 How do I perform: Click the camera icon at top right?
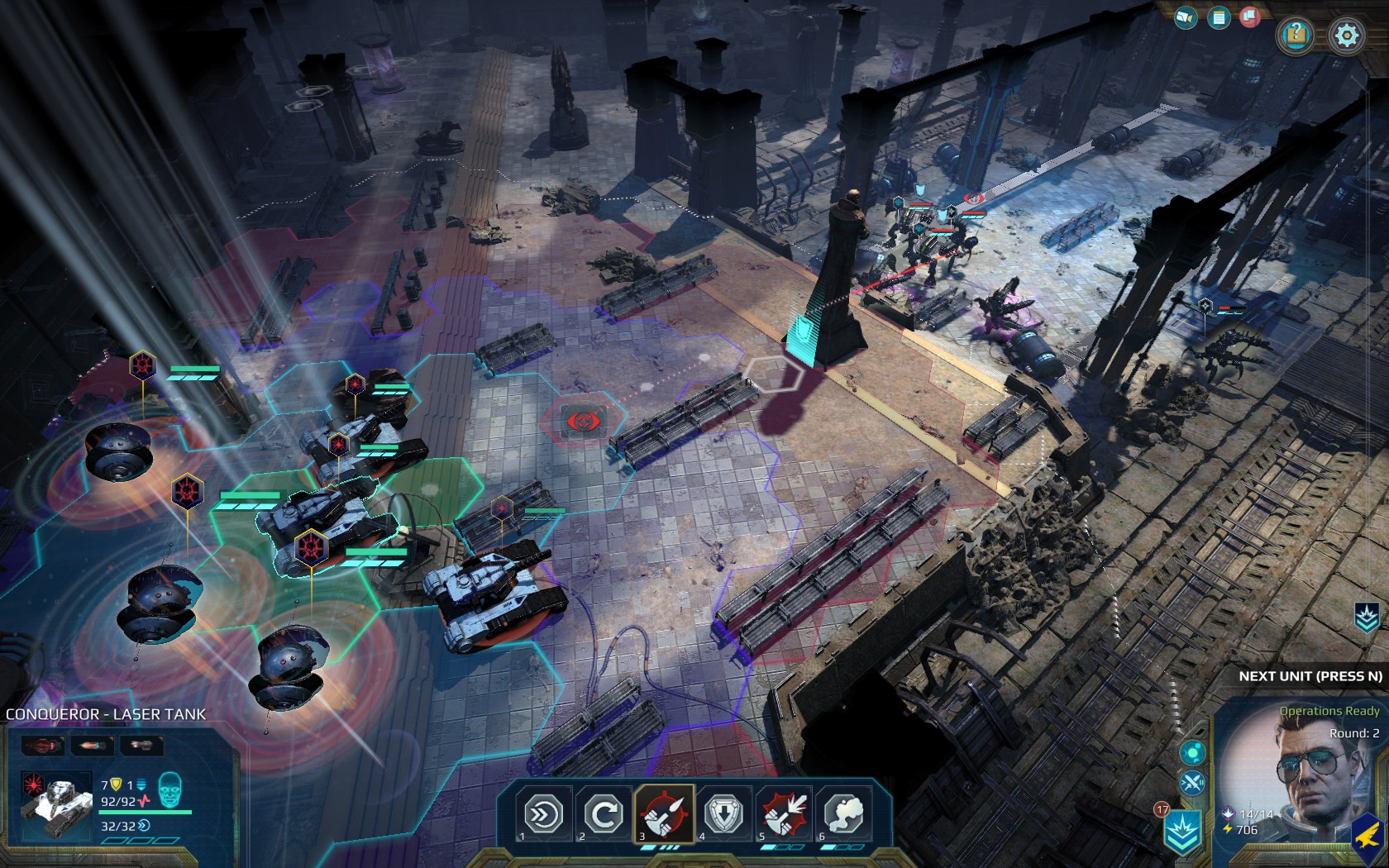click(1186, 17)
